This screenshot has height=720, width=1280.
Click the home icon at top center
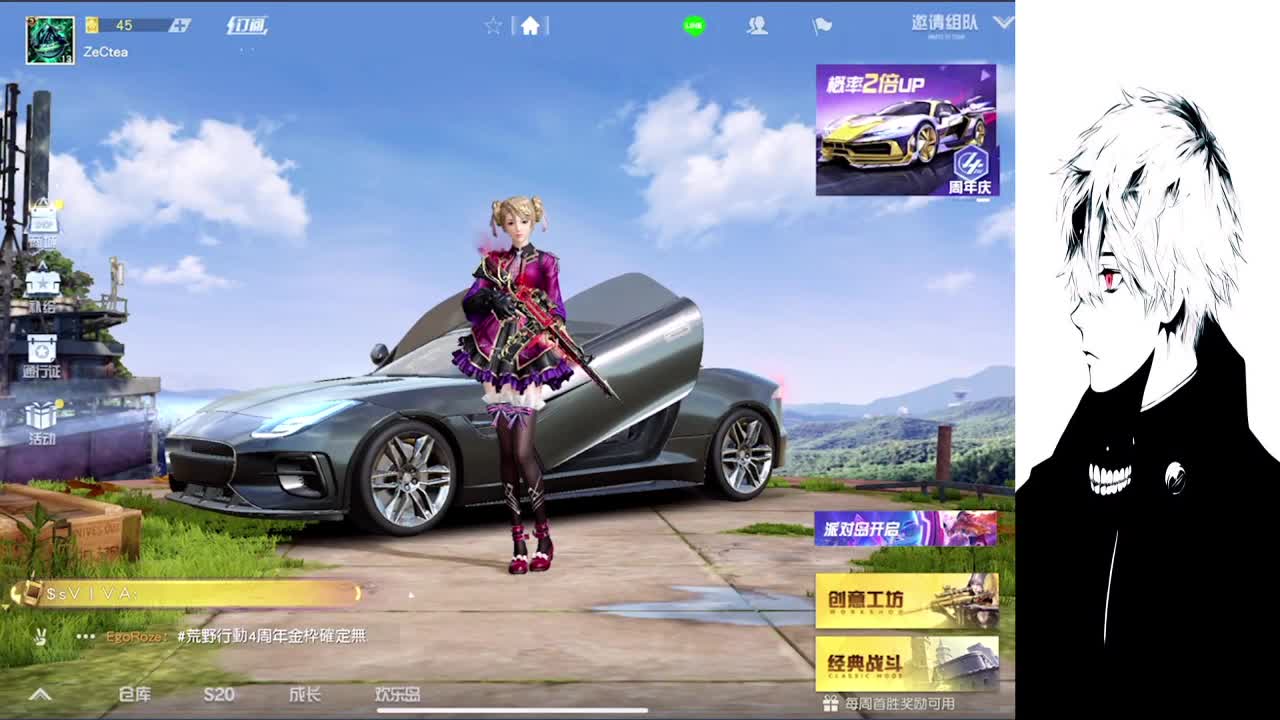point(530,27)
